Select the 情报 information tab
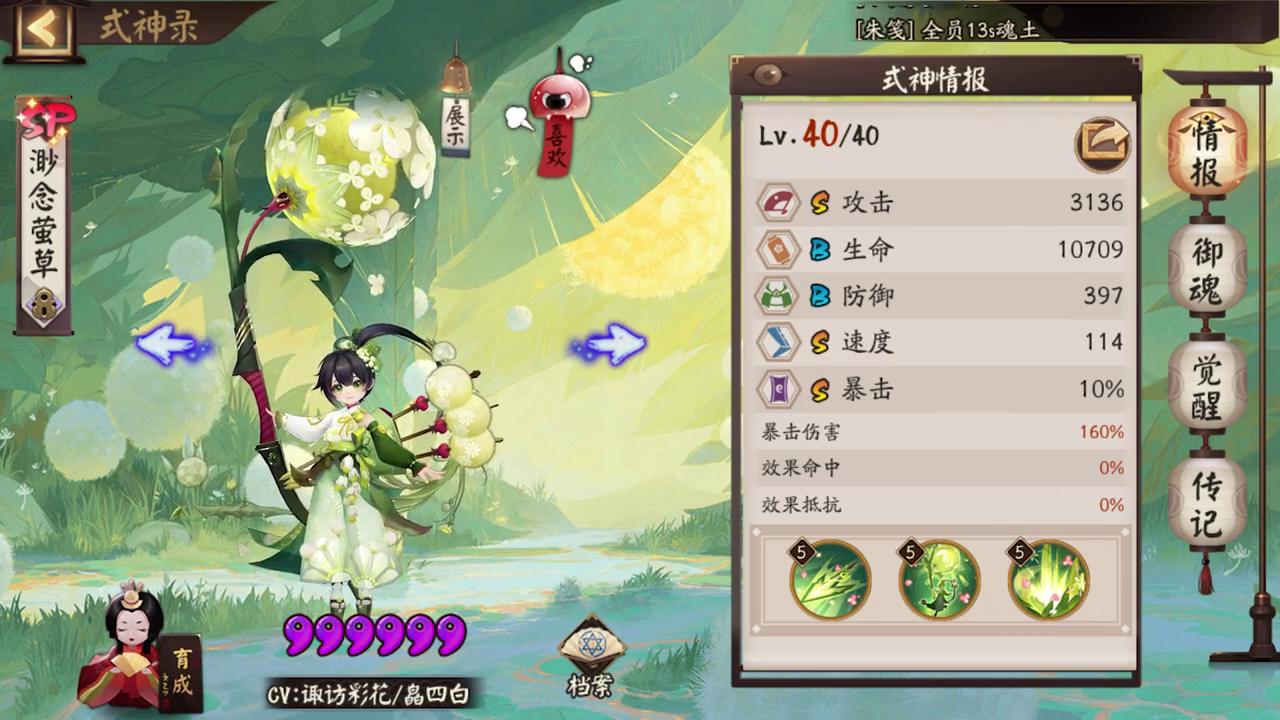This screenshot has width=1280, height=720. pos(1206,150)
